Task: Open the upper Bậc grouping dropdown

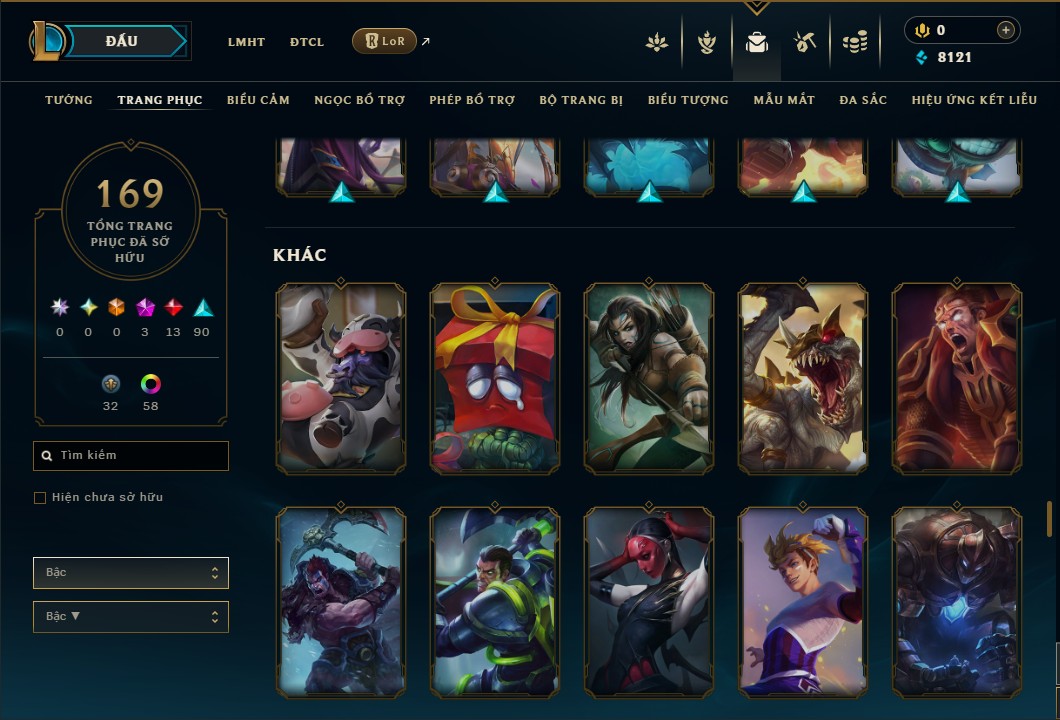Action: (x=131, y=573)
